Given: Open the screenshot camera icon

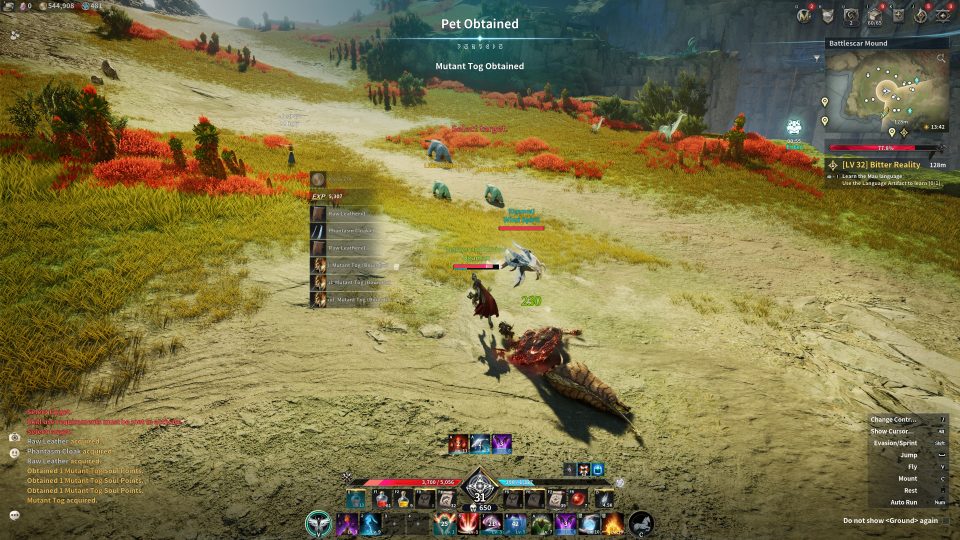Looking at the screenshot, I should pos(14,437).
